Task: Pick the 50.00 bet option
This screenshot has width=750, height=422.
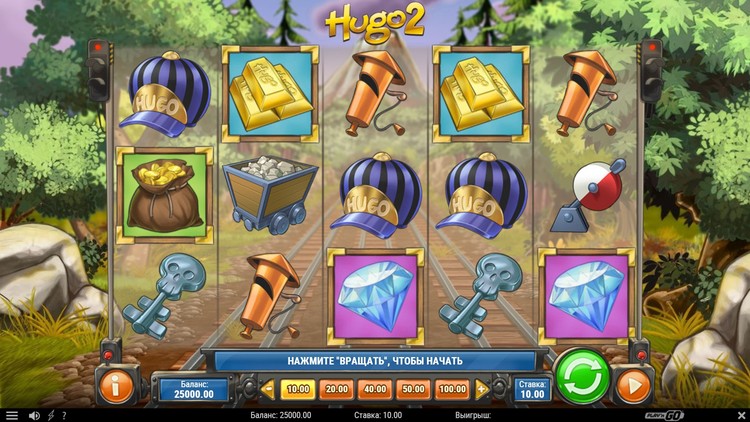Action: pos(412,388)
